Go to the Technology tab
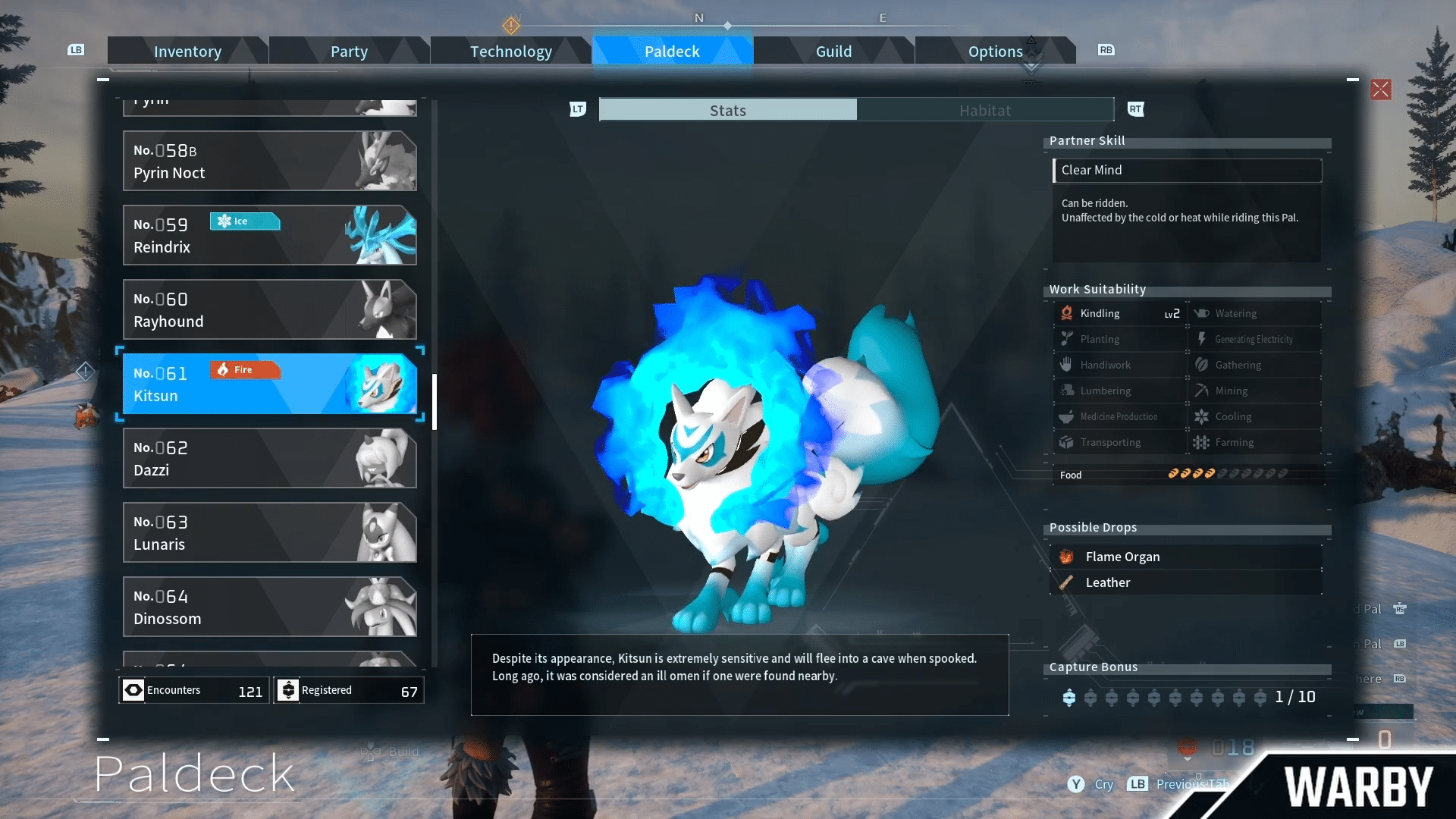Viewport: 1456px width, 819px height. pos(510,52)
